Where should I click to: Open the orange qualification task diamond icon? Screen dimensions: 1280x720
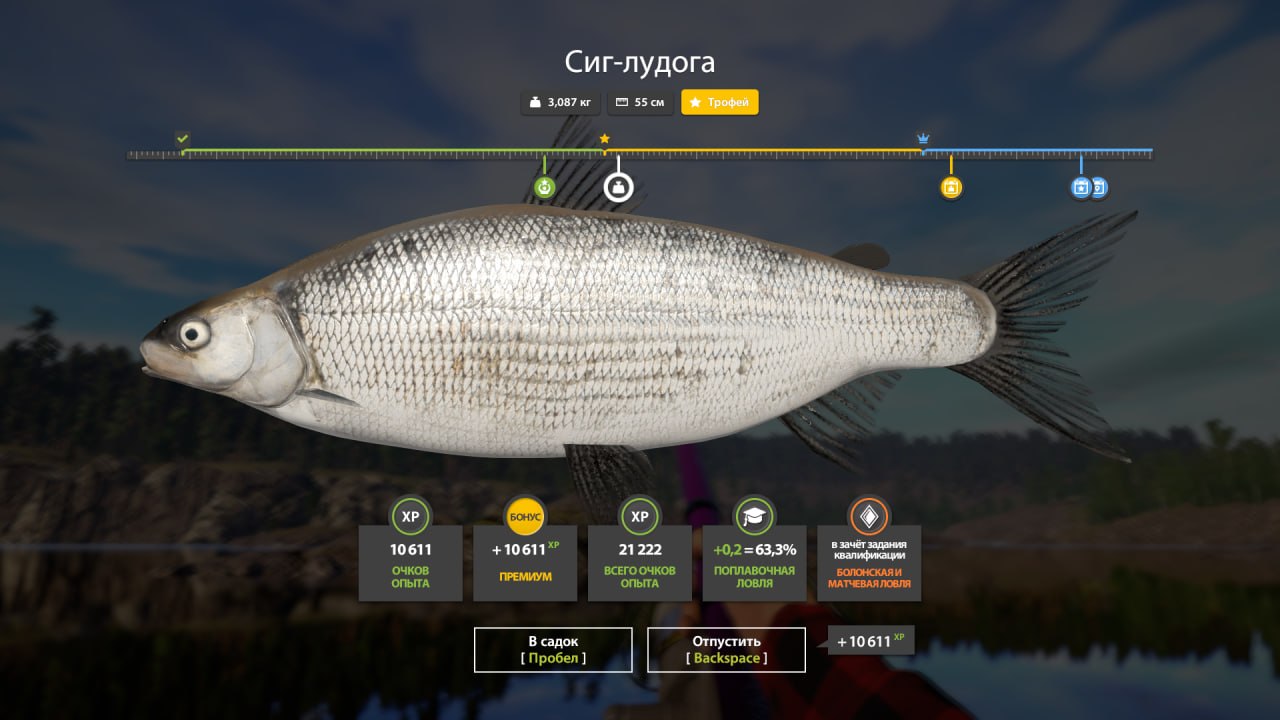(868, 518)
